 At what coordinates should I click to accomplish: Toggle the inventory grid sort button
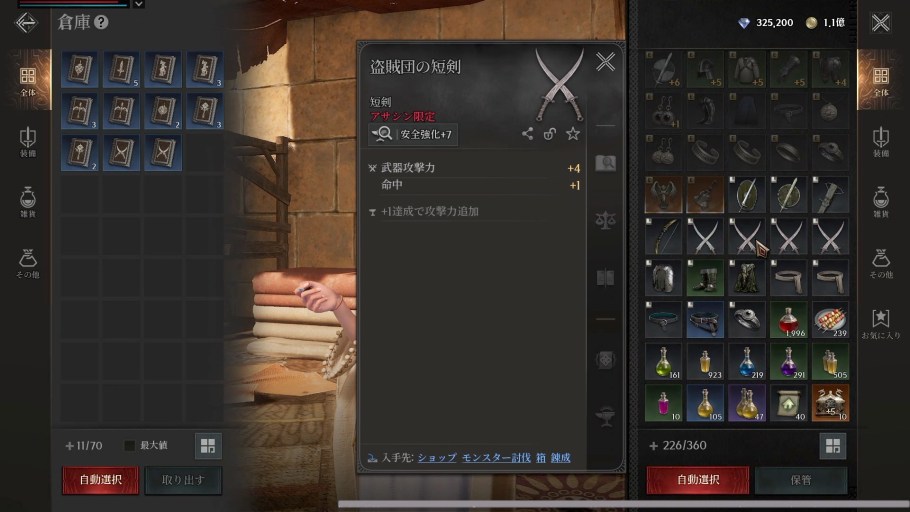[832, 446]
